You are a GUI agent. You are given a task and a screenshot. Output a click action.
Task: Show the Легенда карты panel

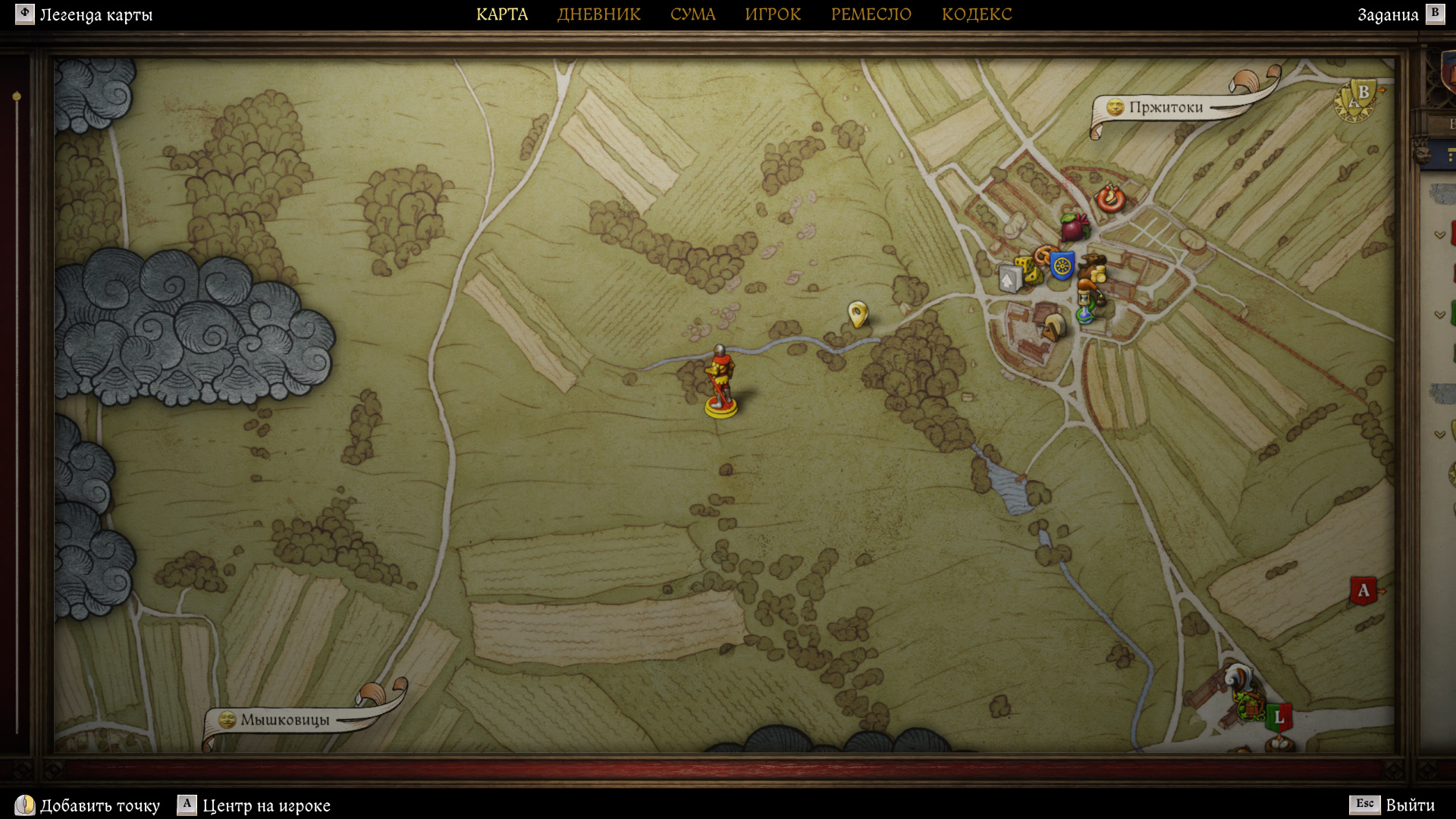[84, 14]
